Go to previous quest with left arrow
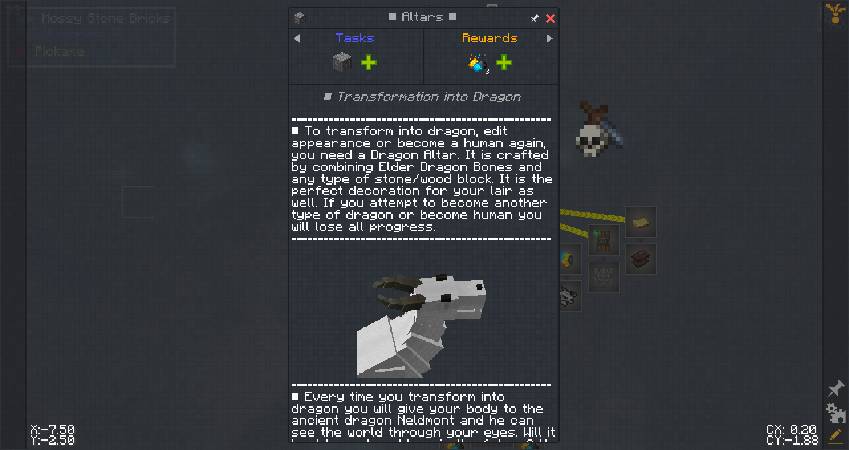Image resolution: width=849 pixels, height=450 pixels. (x=297, y=39)
